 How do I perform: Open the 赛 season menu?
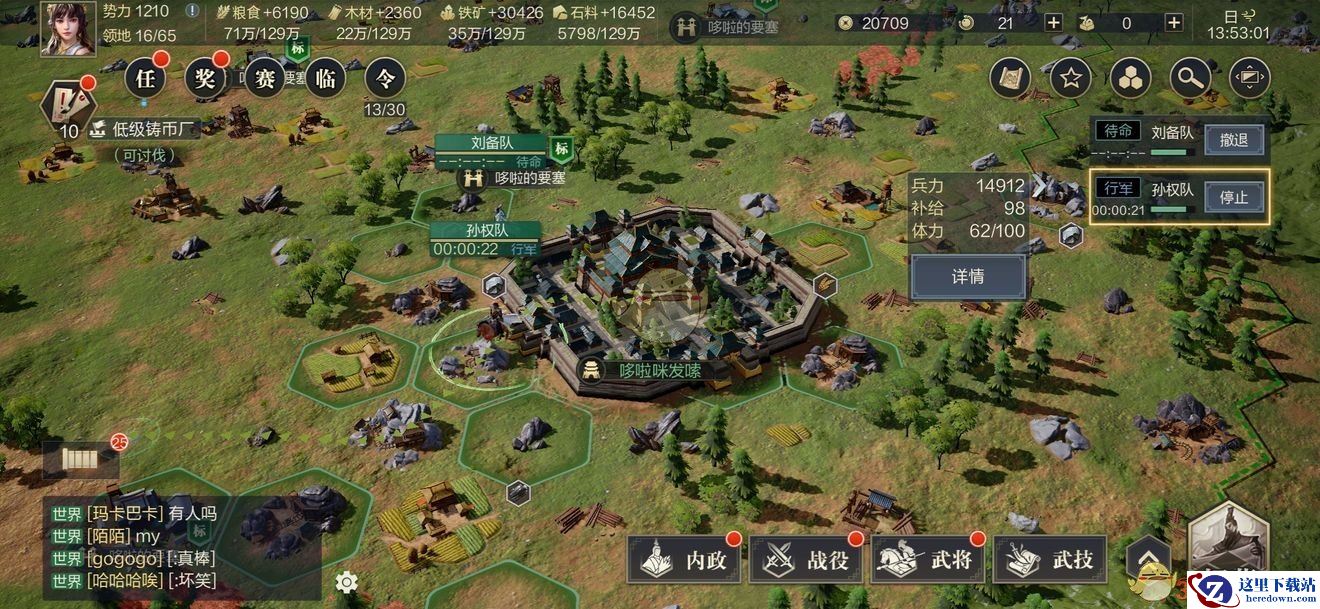click(265, 78)
